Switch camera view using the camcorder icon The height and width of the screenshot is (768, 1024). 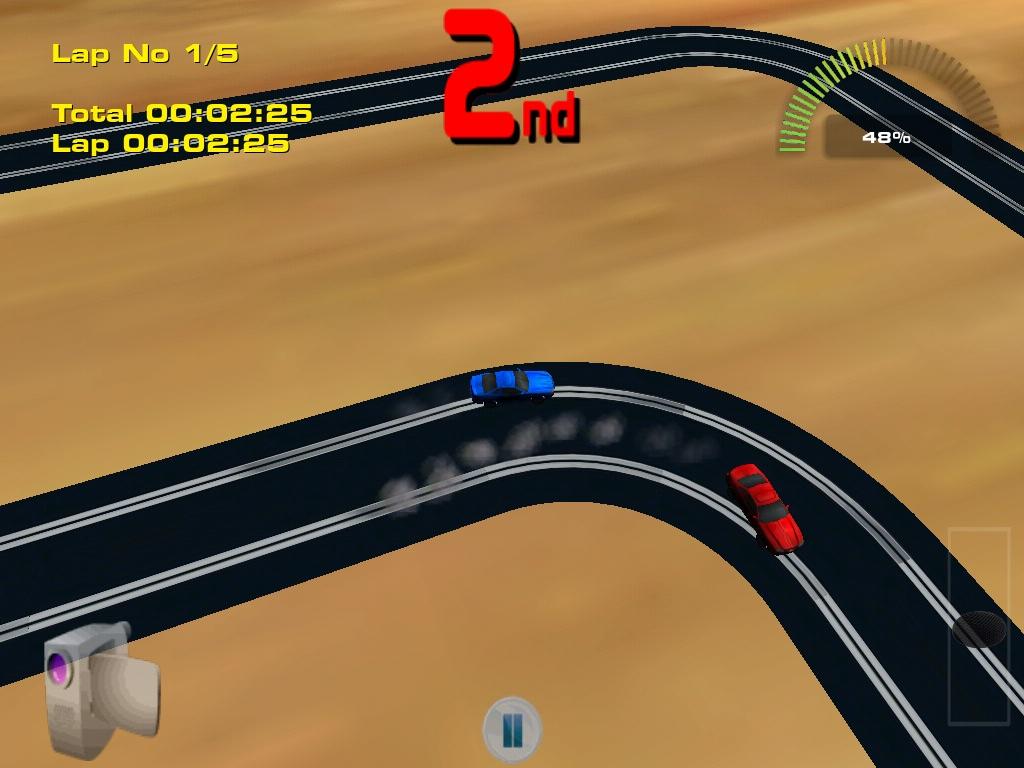pos(100,678)
